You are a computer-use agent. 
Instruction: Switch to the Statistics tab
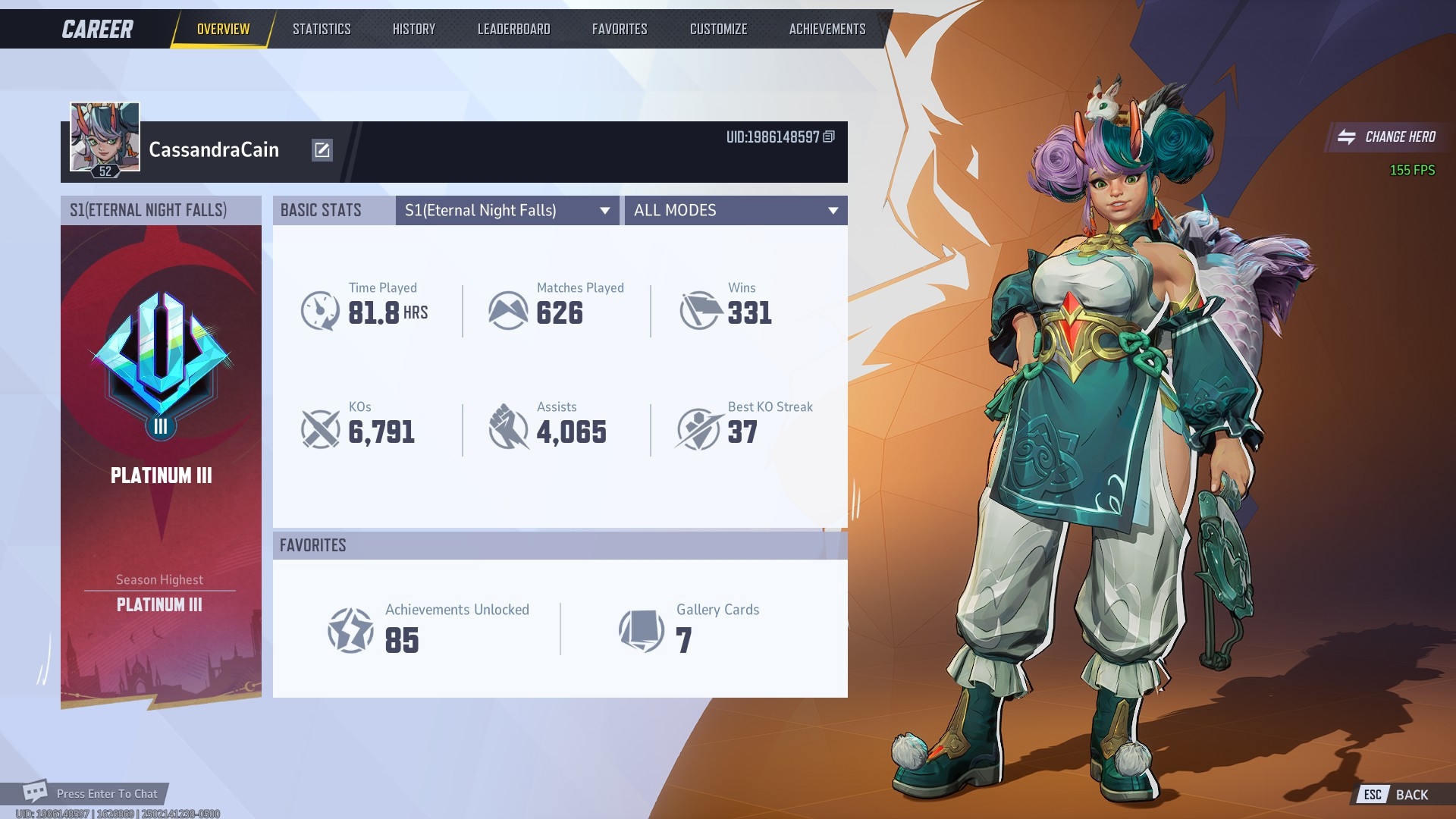(x=322, y=29)
